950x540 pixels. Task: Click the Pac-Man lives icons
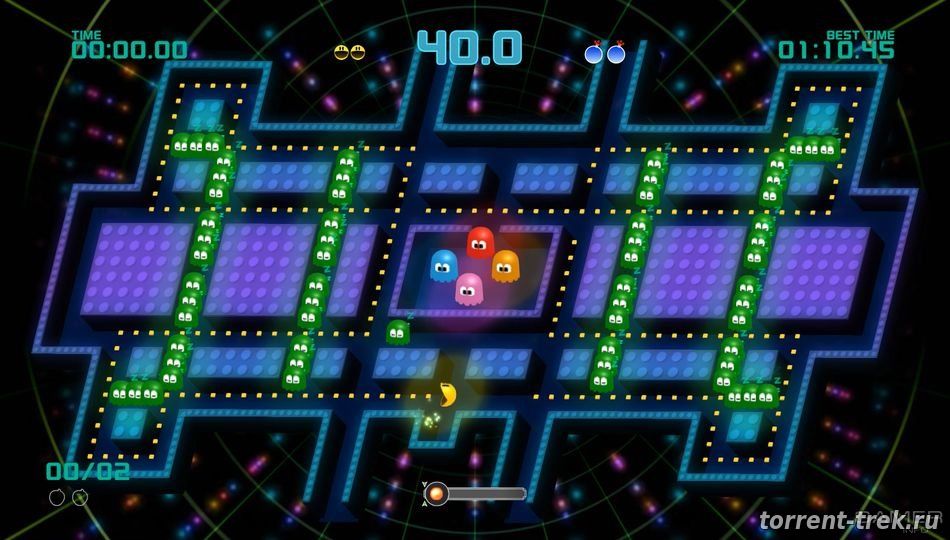(349, 52)
